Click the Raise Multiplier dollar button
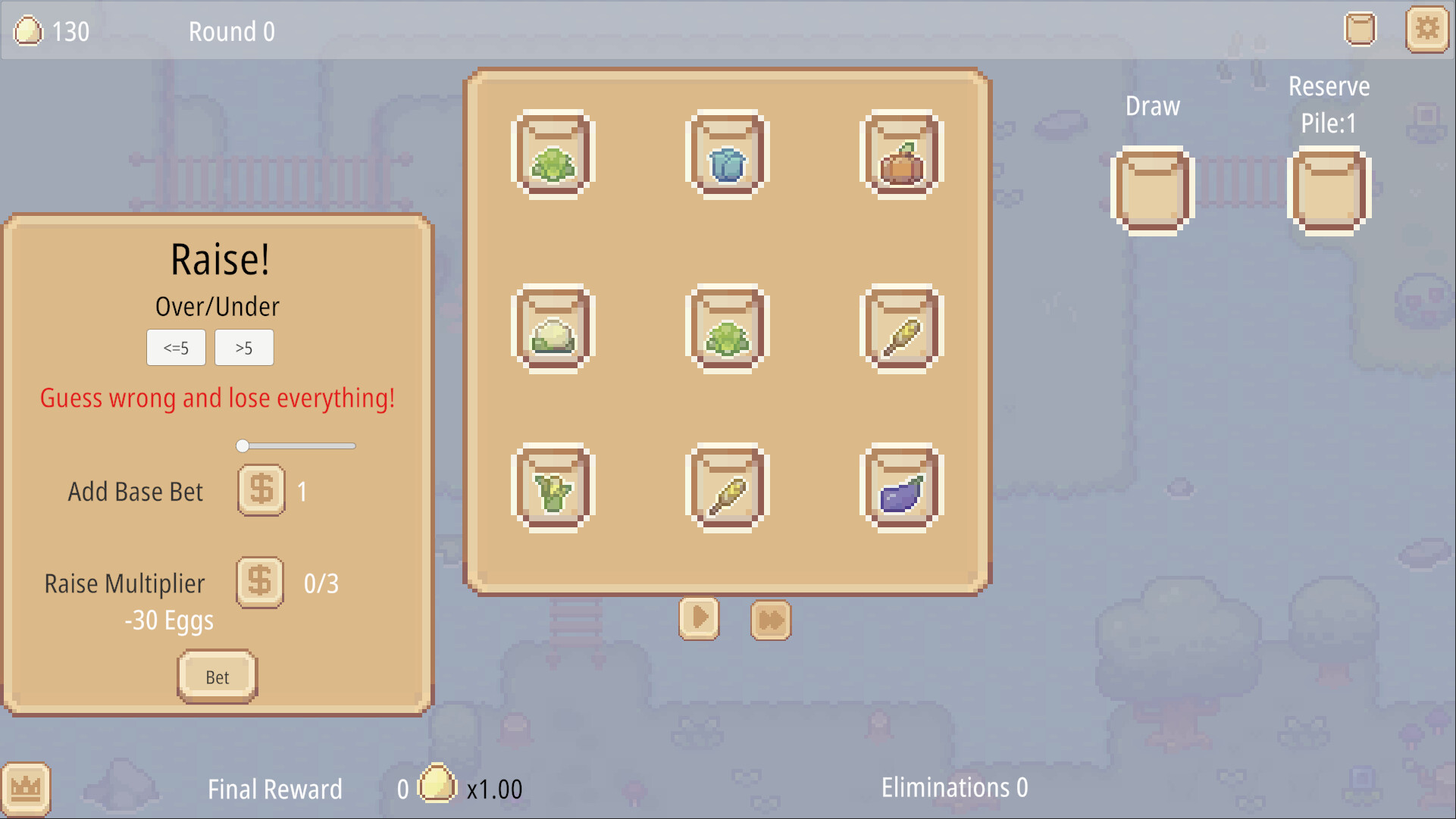The image size is (1456, 819). (x=259, y=583)
